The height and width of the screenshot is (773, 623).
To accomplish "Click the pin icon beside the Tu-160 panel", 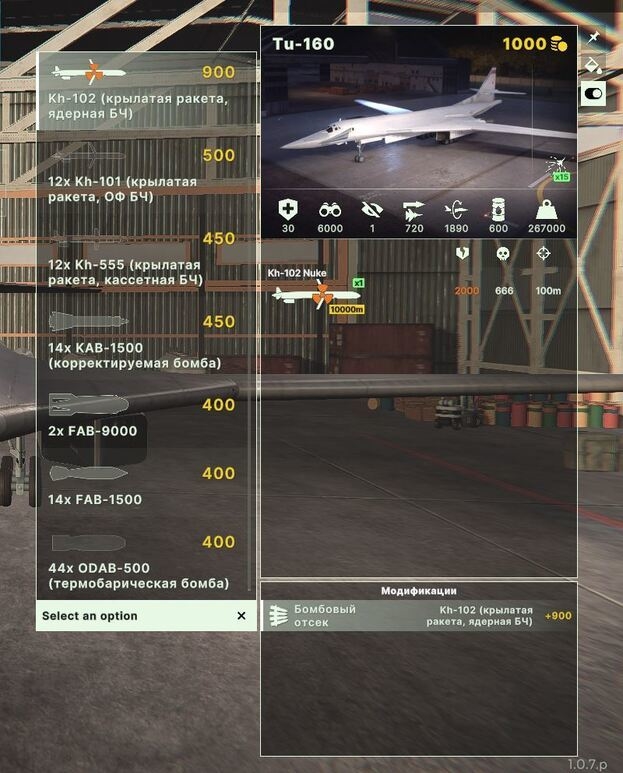I will (x=593, y=38).
